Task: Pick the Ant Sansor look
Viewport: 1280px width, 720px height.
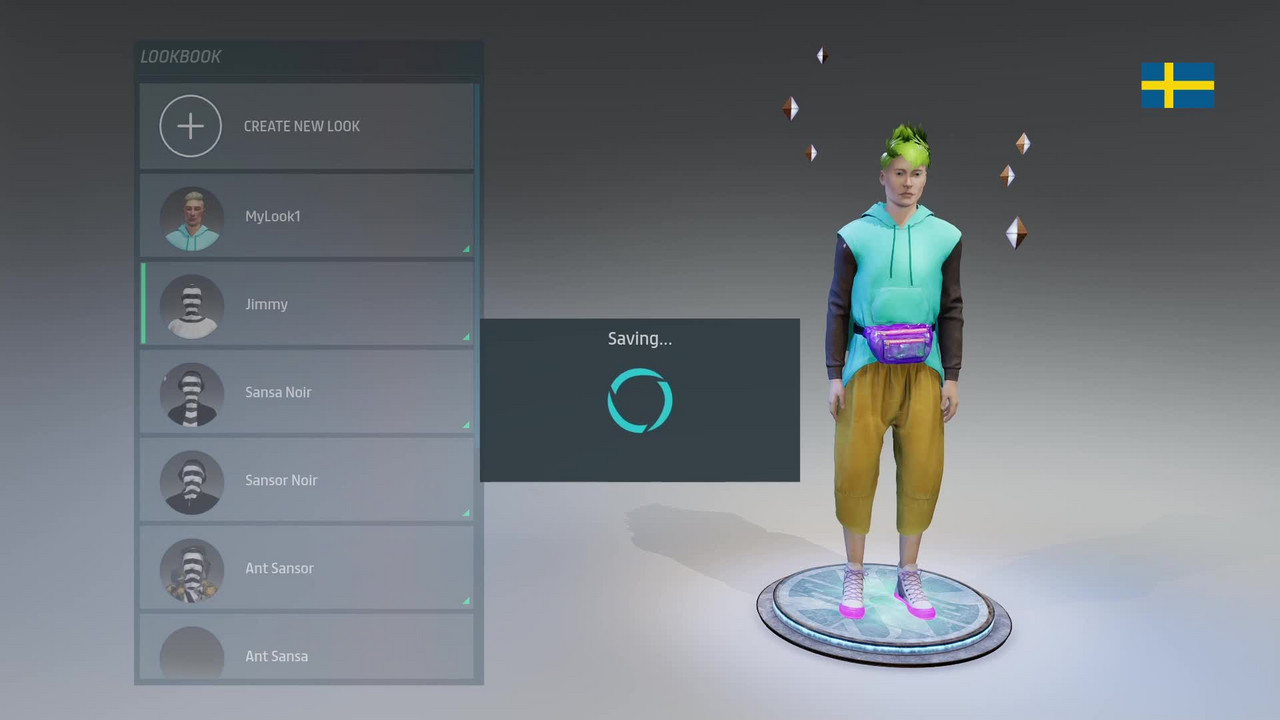Action: pos(306,568)
